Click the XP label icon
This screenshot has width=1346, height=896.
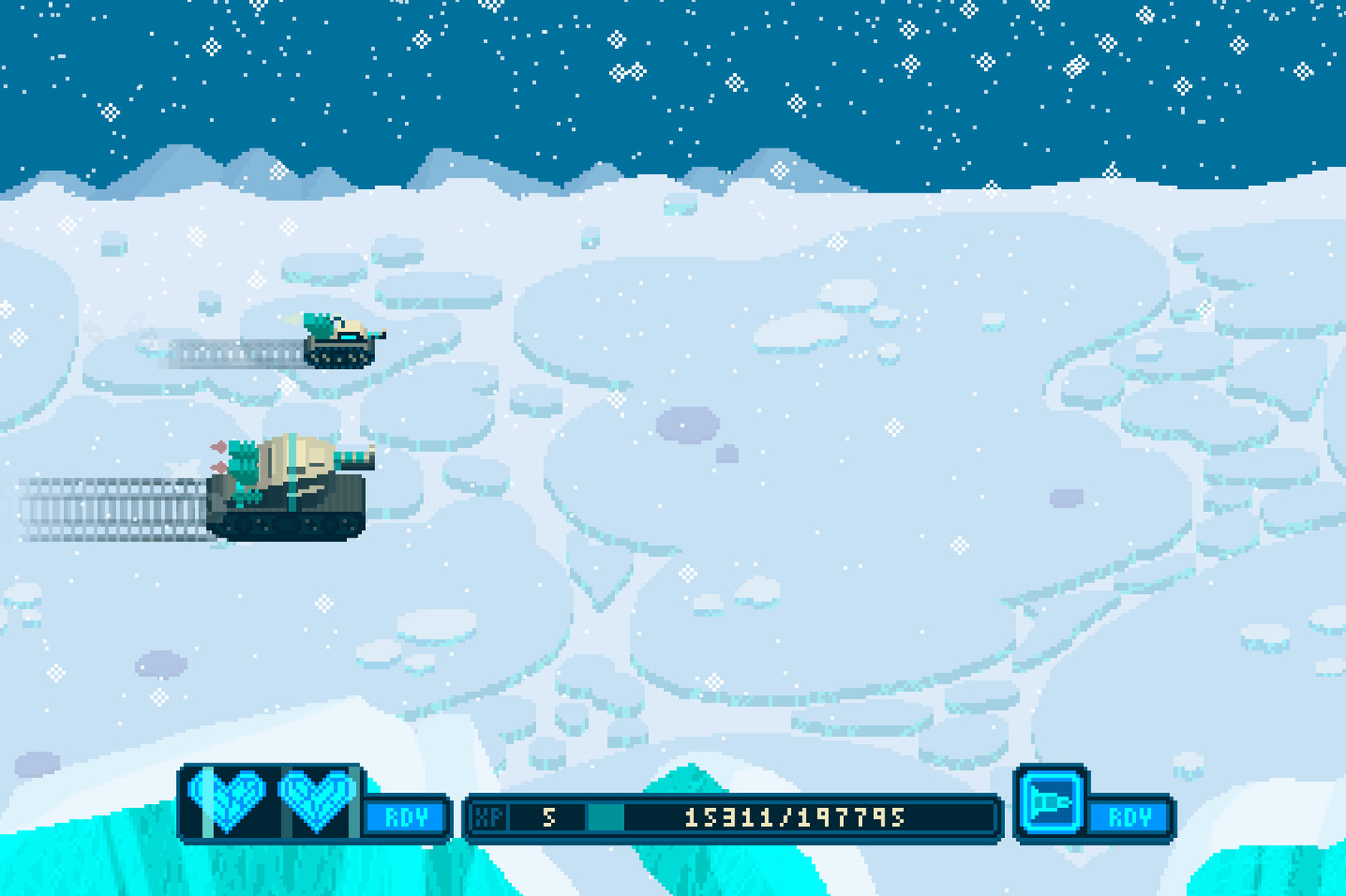click(x=490, y=817)
